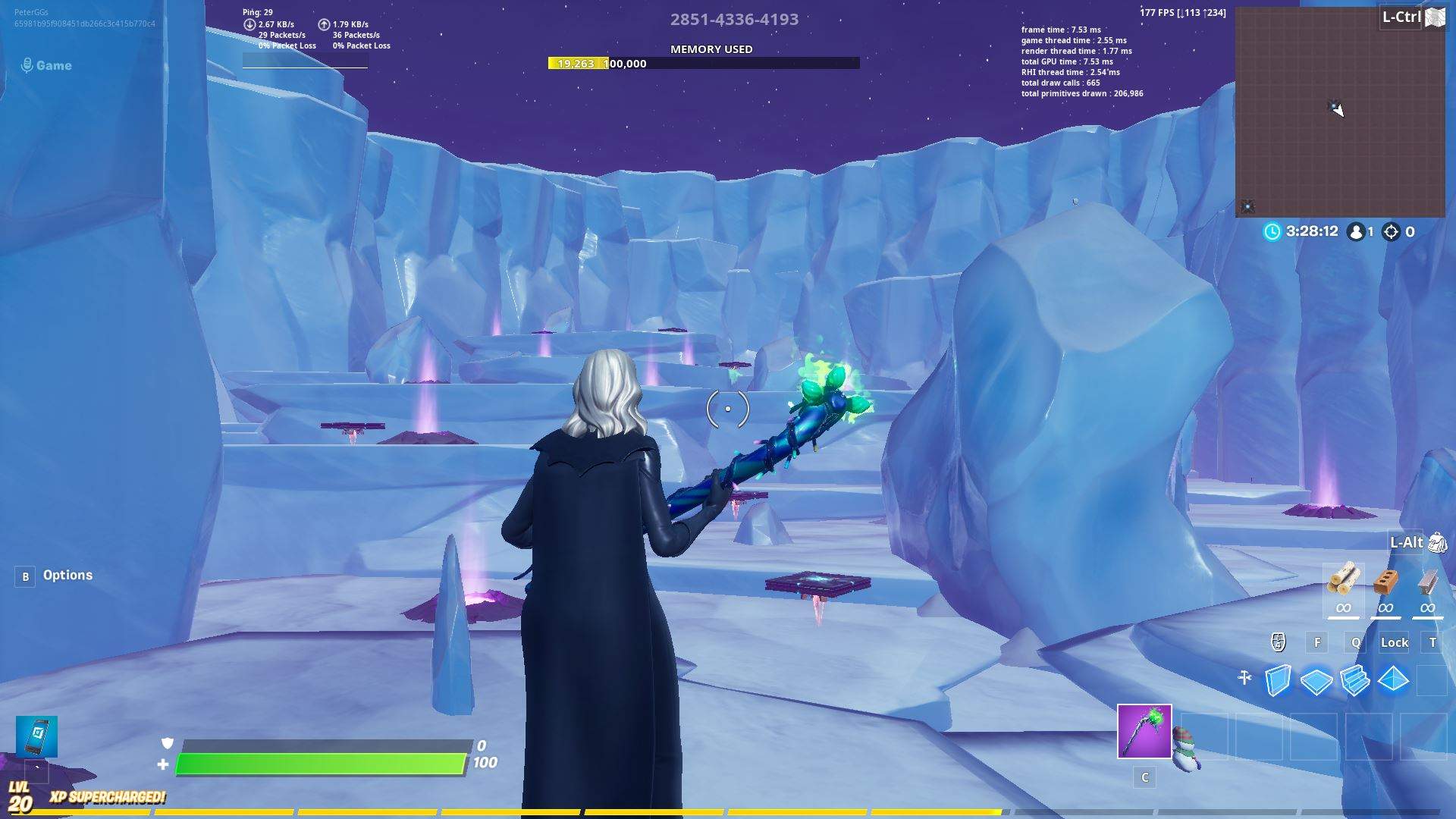Click the map cube icon next to L-Ctrl
This screenshot has height=819, width=1456.
[1436, 17]
